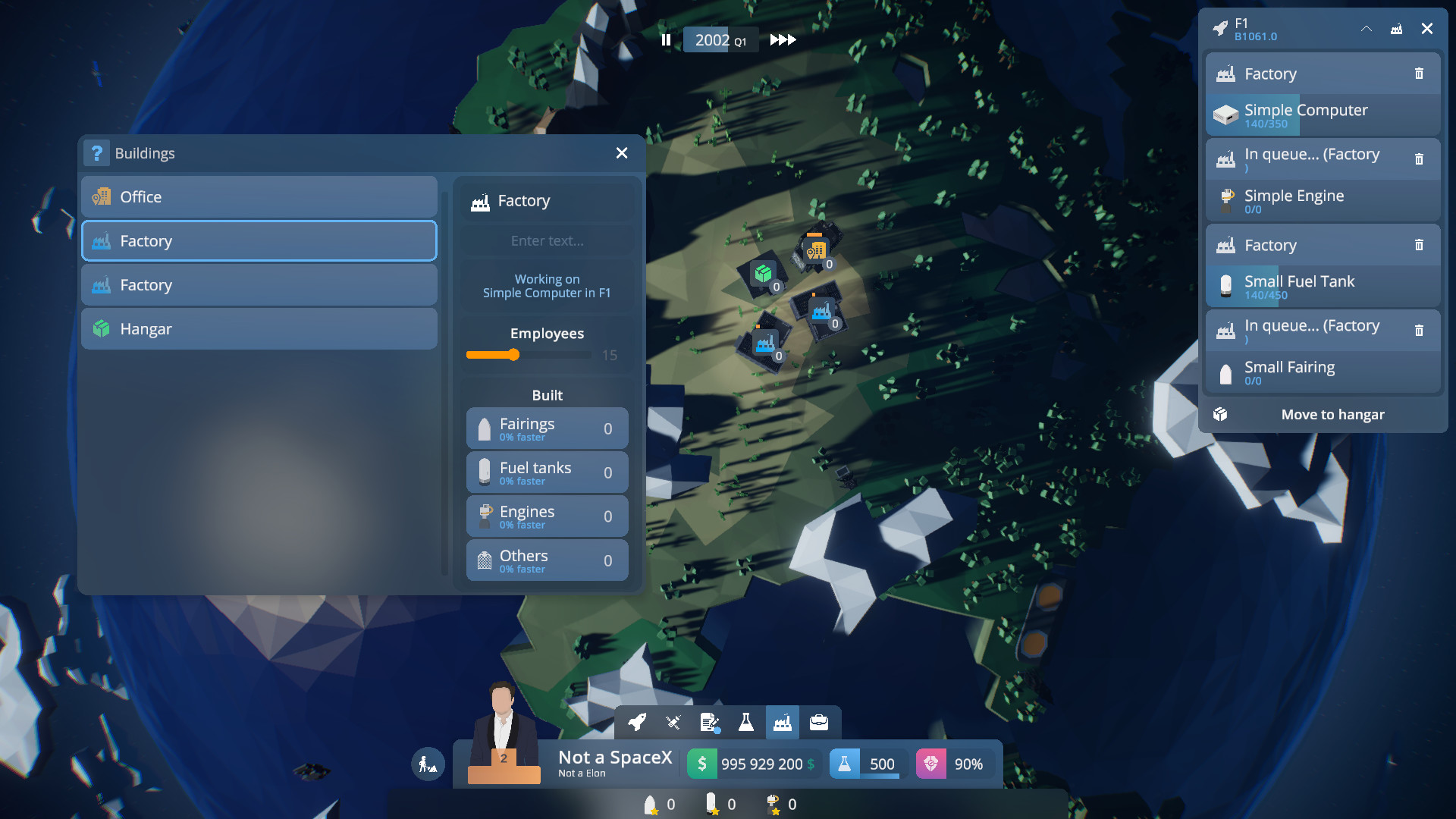Select the Office building entry

(x=259, y=197)
